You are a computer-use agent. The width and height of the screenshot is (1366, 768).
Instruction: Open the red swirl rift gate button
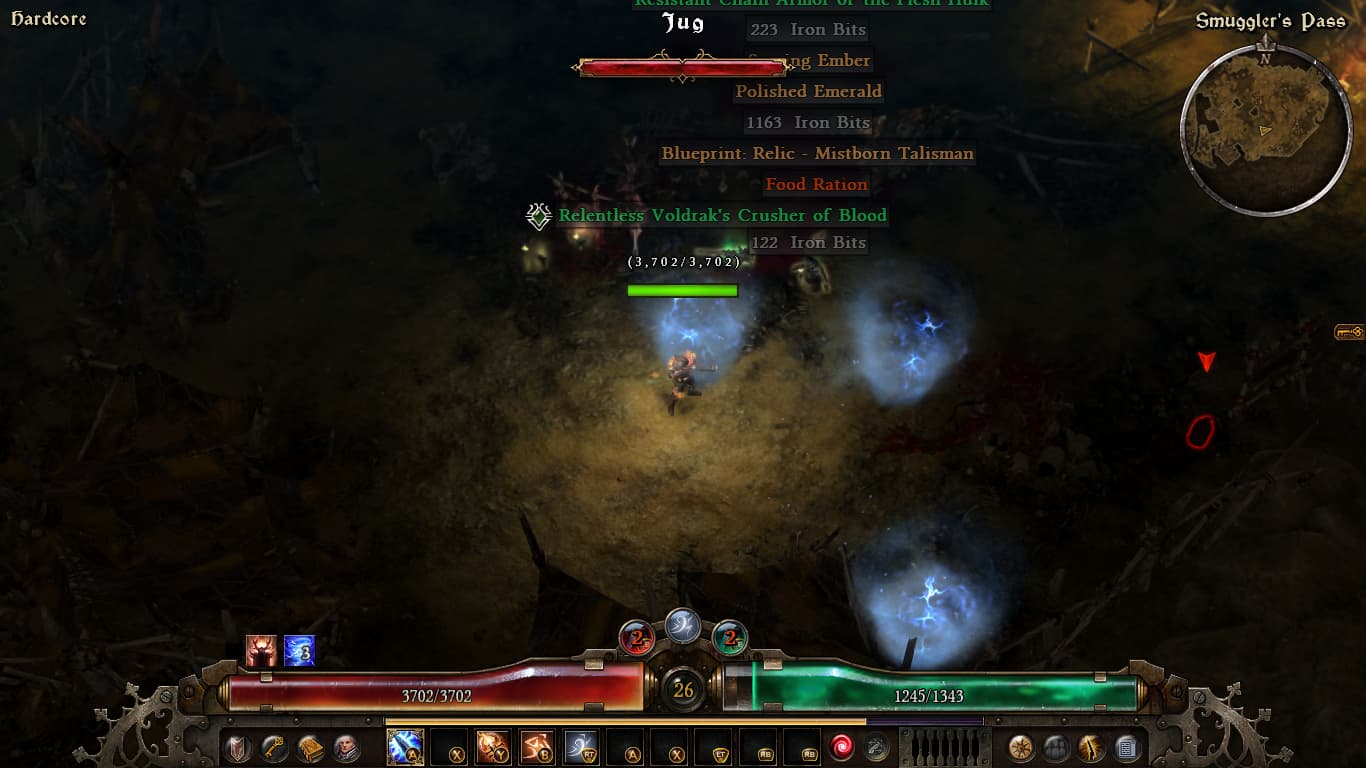pyautogui.click(x=841, y=747)
